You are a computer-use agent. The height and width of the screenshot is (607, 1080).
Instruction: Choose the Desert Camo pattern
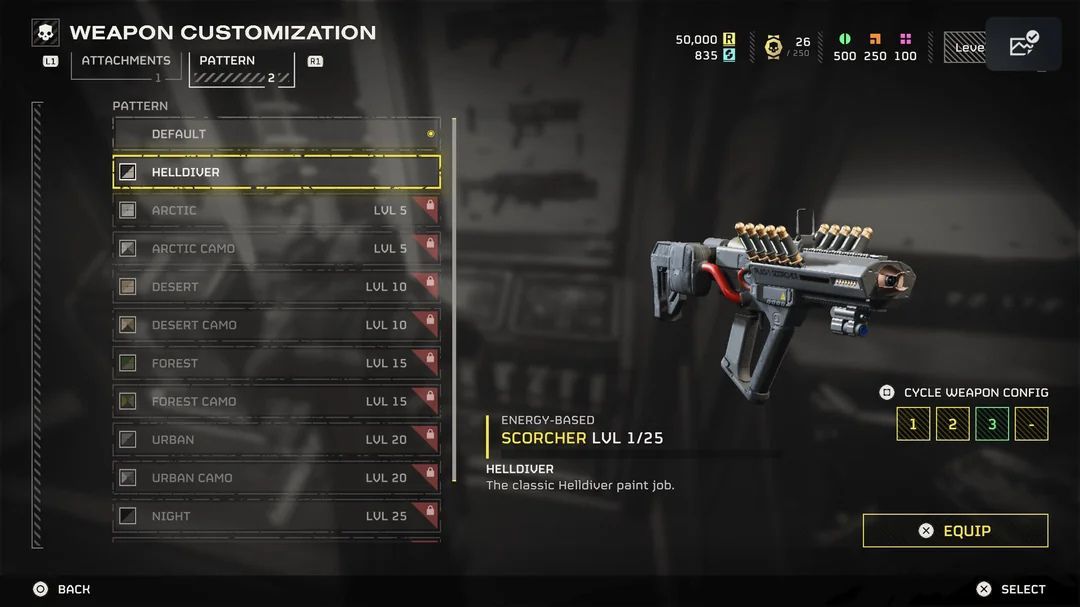276,325
